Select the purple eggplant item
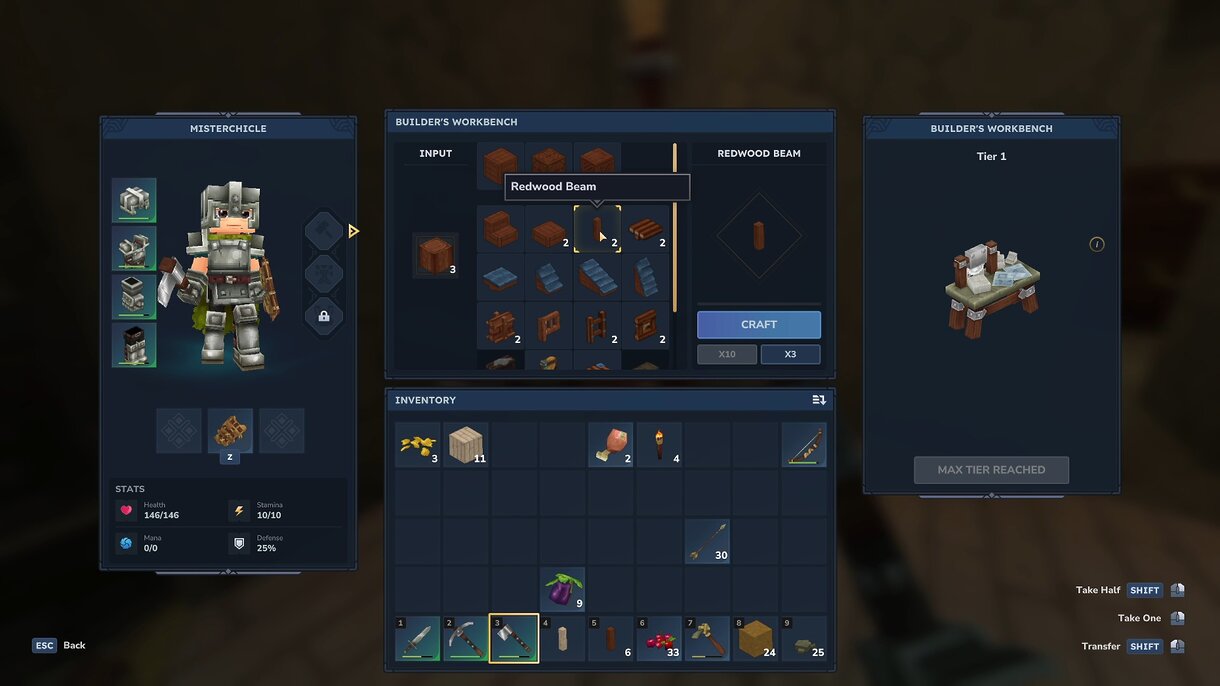The height and width of the screenshot is (686, 1220). click(562, 589)
